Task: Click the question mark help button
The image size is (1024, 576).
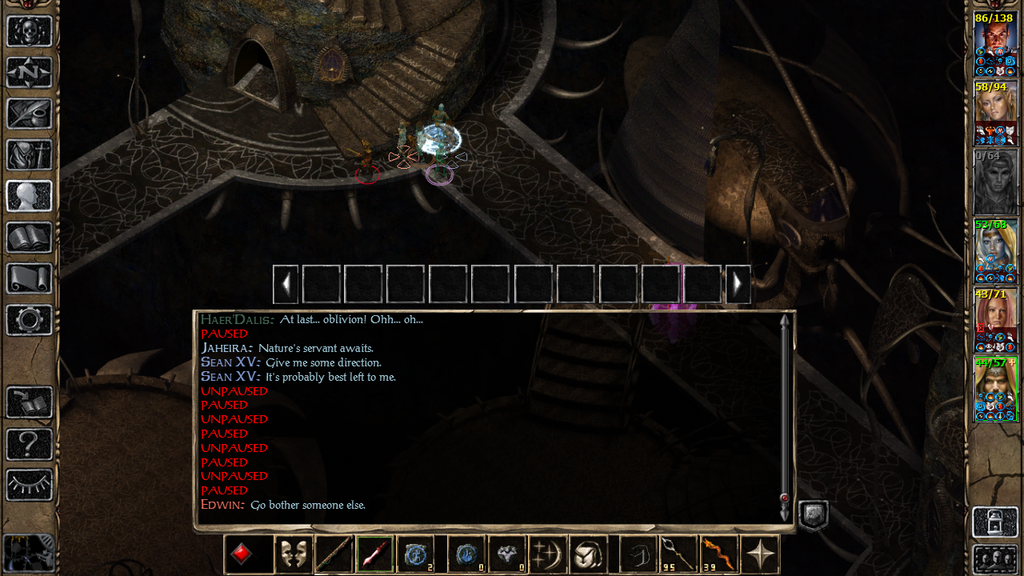Action: 29,443
